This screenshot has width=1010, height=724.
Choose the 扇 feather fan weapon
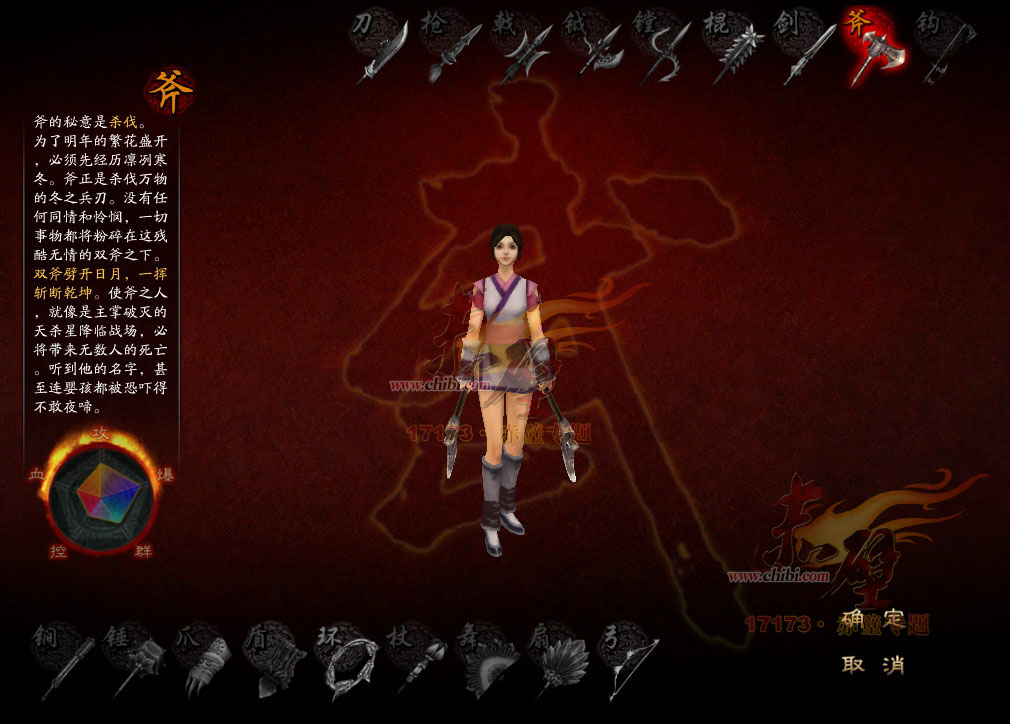click(x=559, y=660)
